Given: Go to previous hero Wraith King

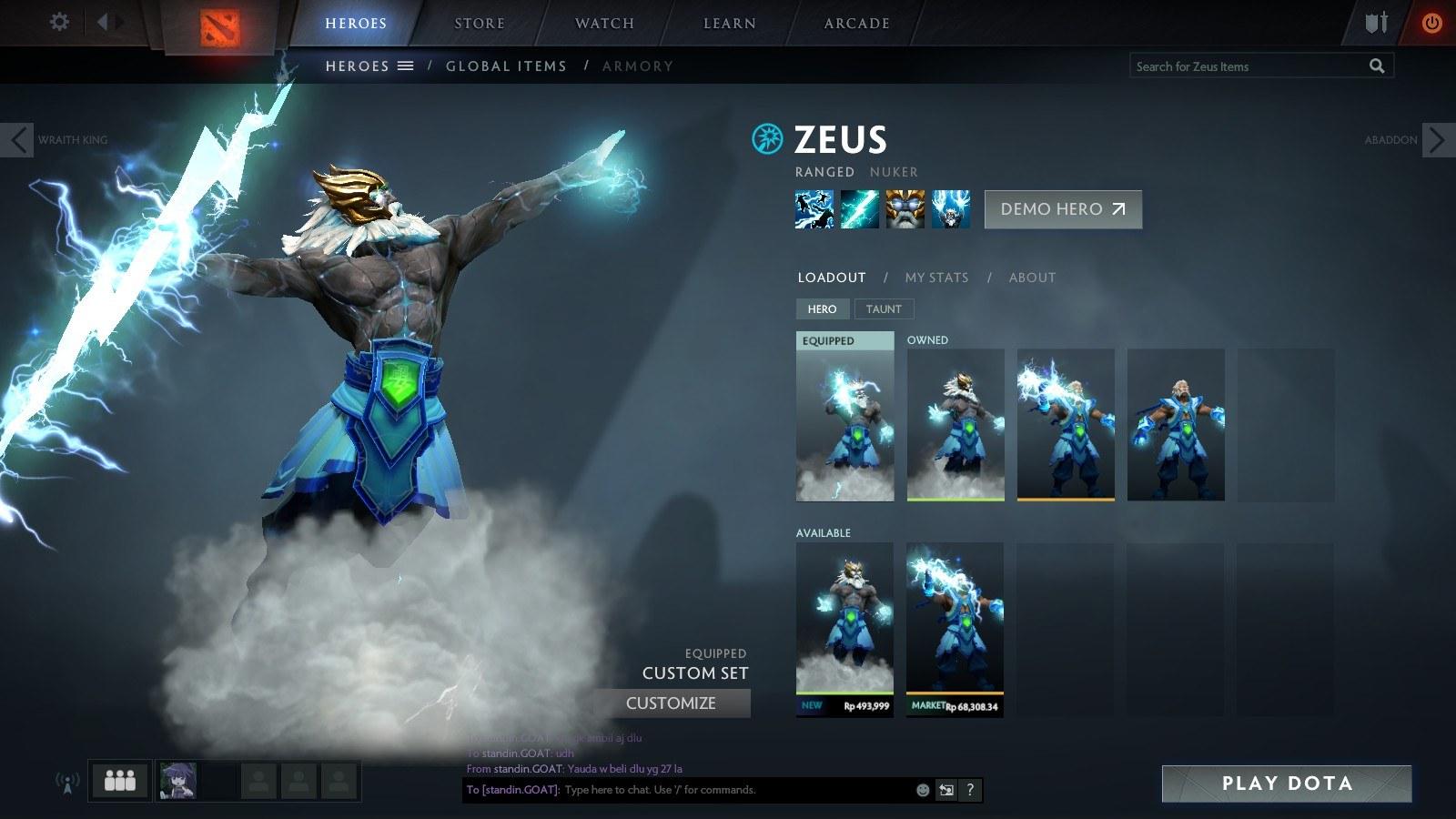Looking at the screenshot, I should pos(17,140).
